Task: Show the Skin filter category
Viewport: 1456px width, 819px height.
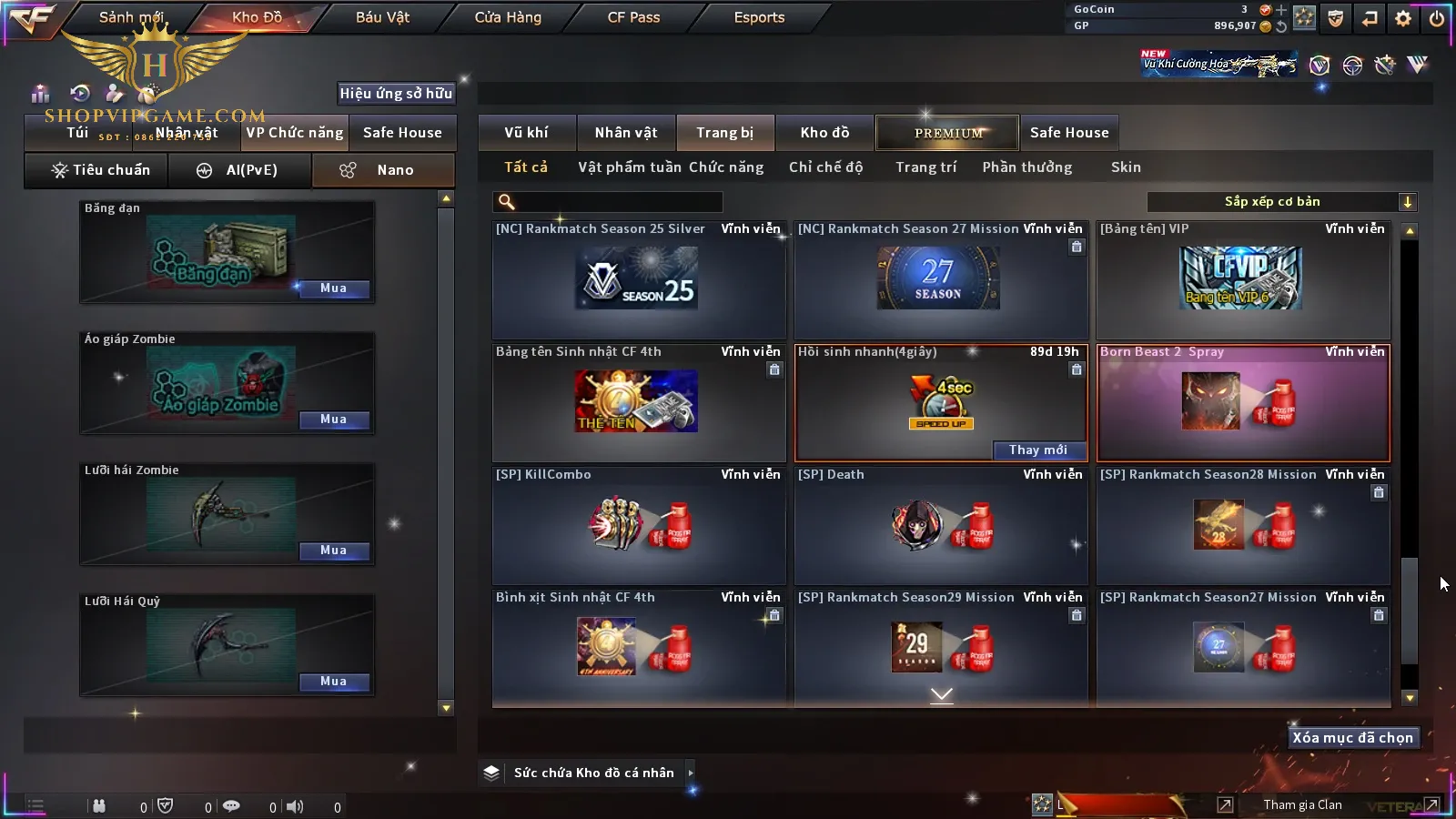Action: point(1126,167)
